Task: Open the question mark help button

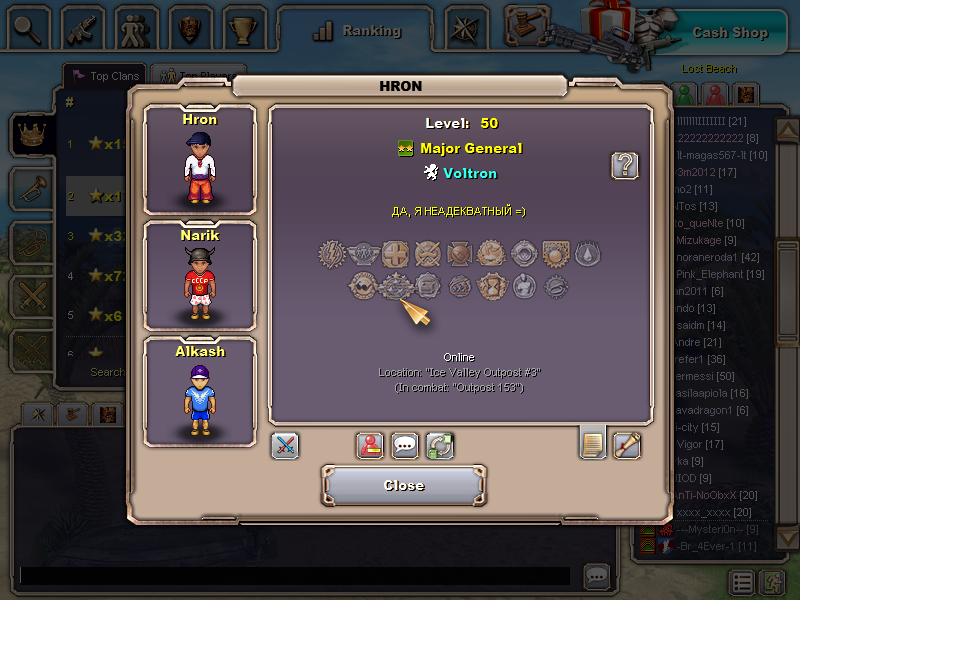Action: tap(625, 165)
